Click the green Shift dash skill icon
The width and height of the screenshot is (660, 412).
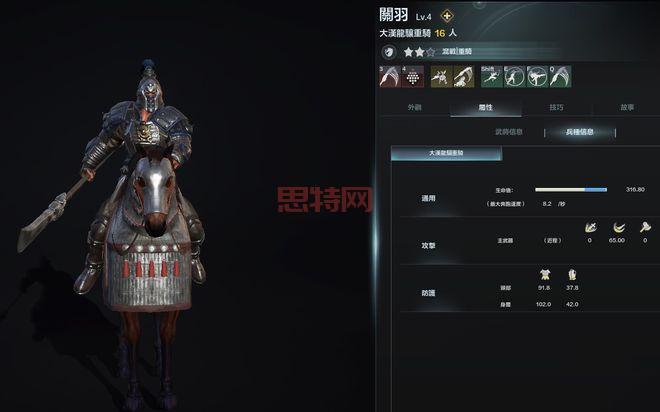tap(490, 76)
